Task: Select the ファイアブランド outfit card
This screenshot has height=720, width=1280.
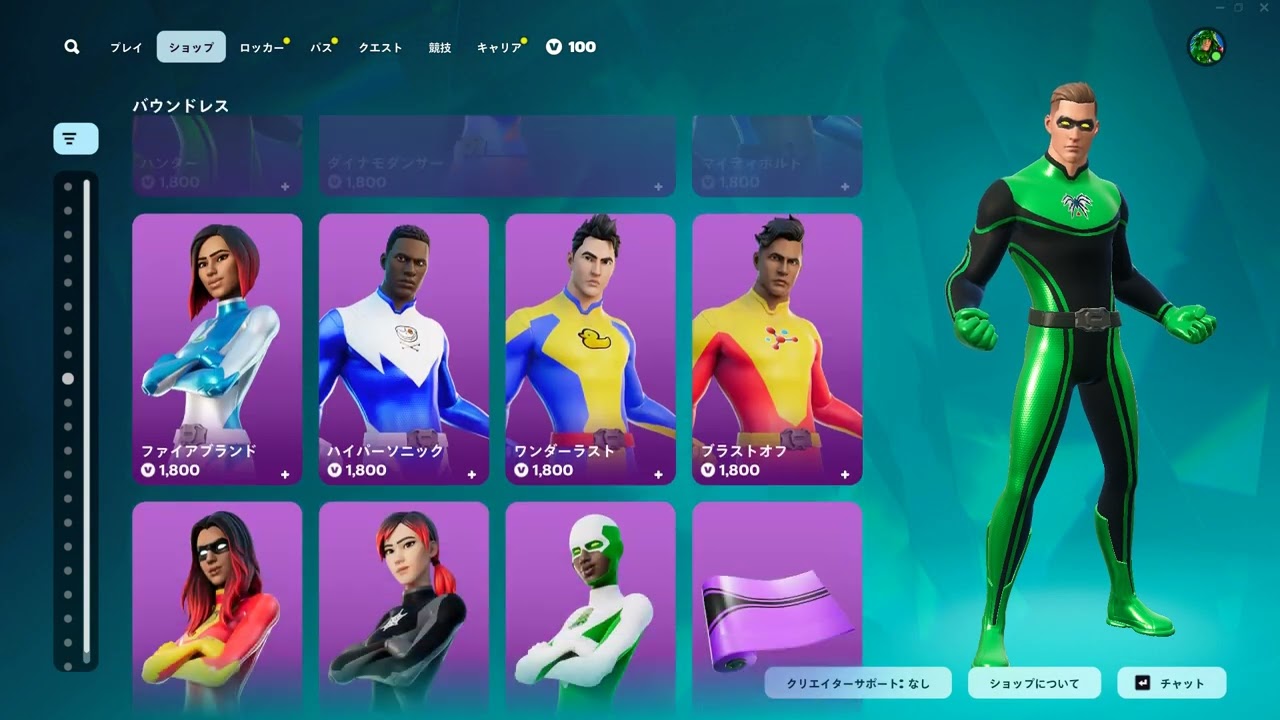Action: pyautogui.click(x=217, y=349)
